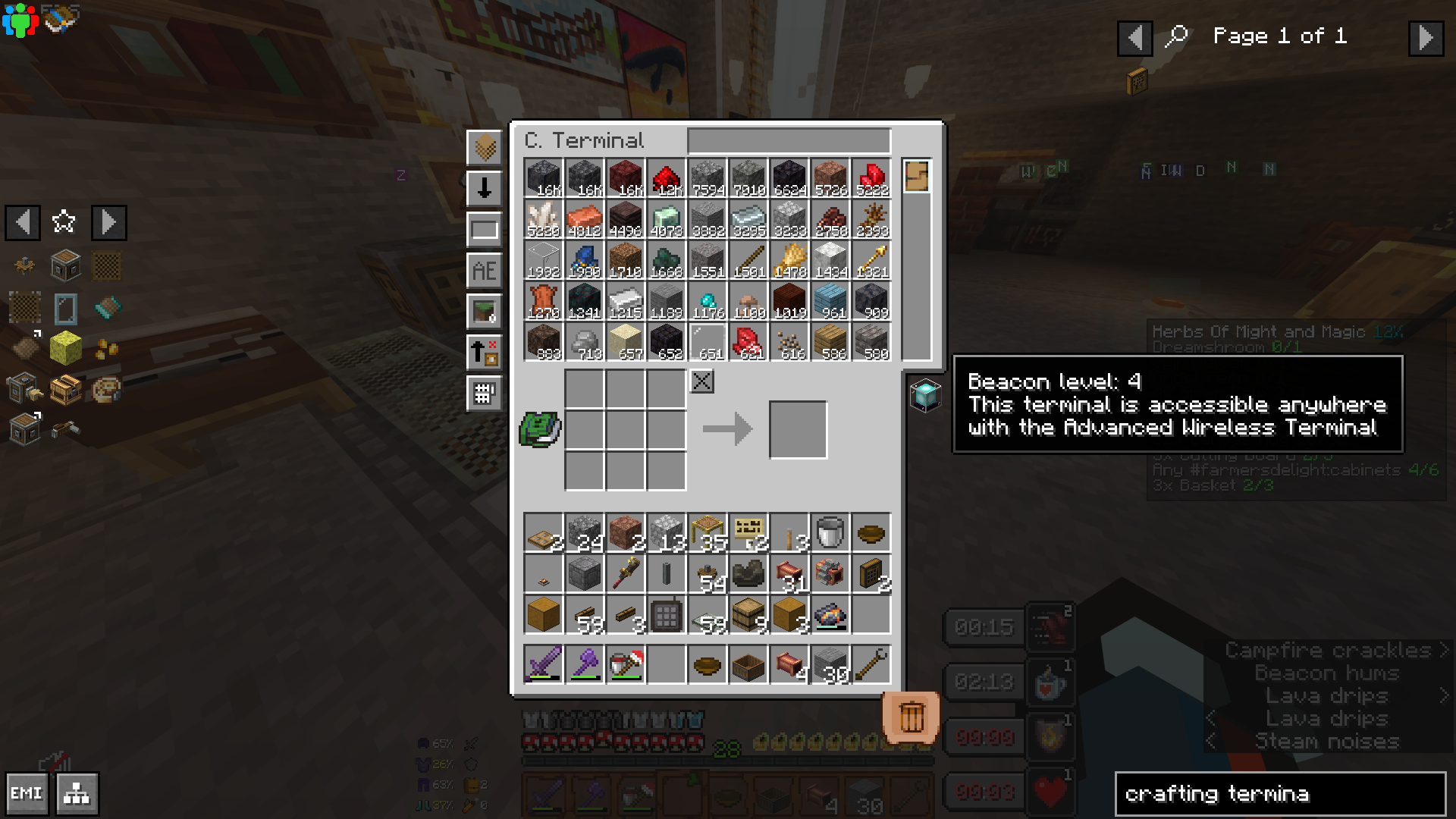Click the terminal style grass block icon
This screenshot has height=819, width=1456.
pos(485,311)
